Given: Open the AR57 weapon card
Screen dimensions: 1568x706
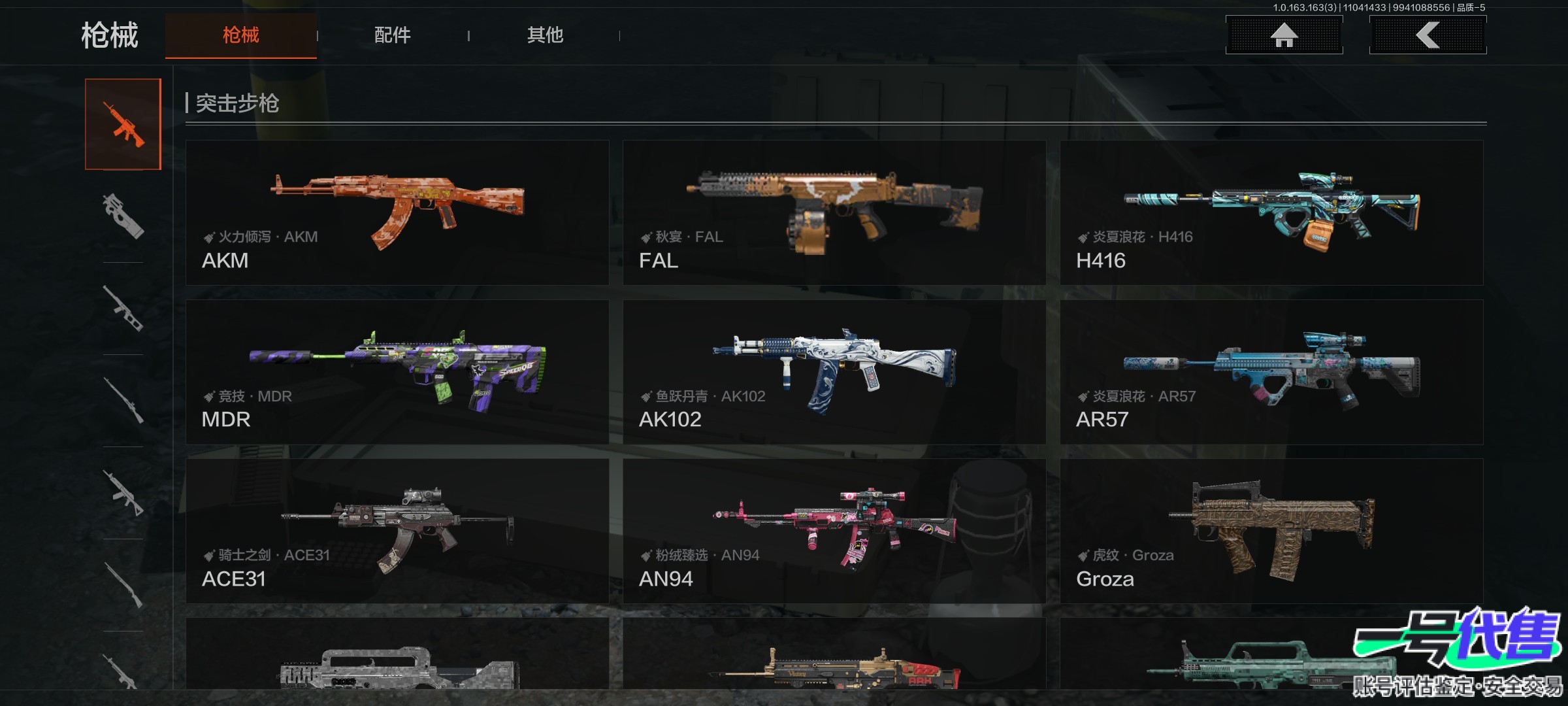Looking at the screenshot, I should pyautogui.click(x=1271, y=372).
